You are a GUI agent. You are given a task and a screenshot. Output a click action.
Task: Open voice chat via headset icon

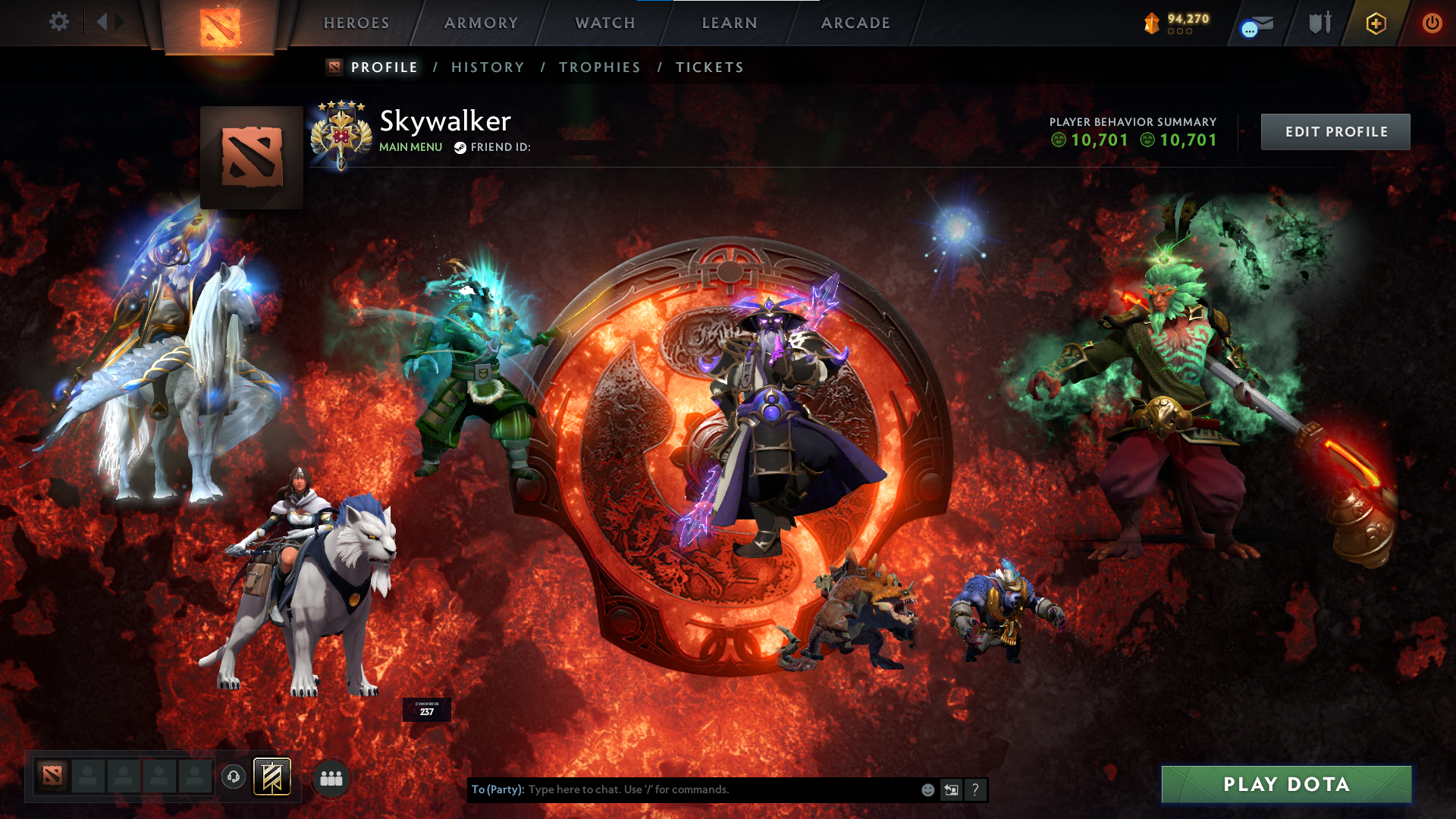click(233, 777)
